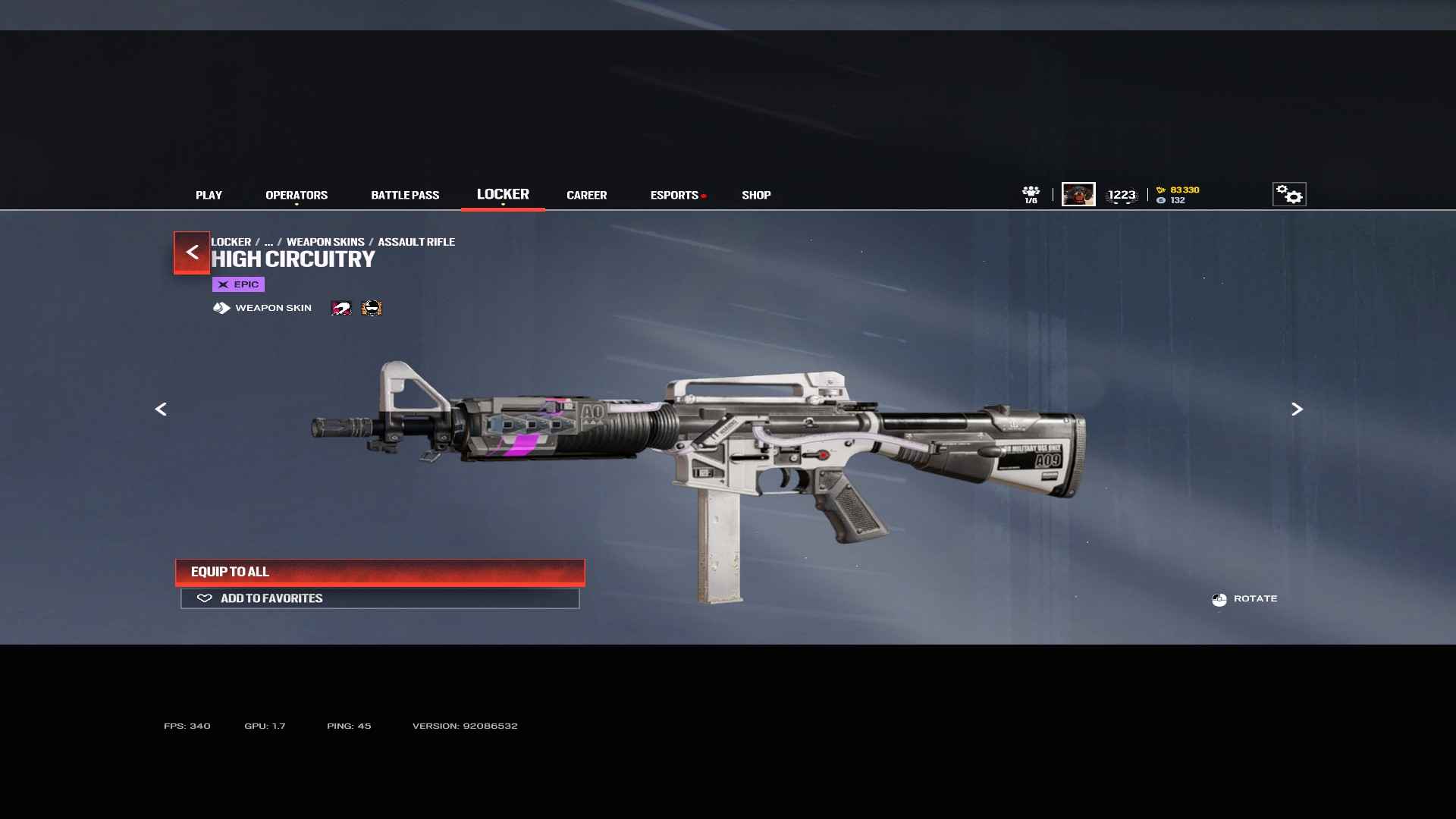Show the next weapon skin

pyautogui.click(x=1297, y=409)
